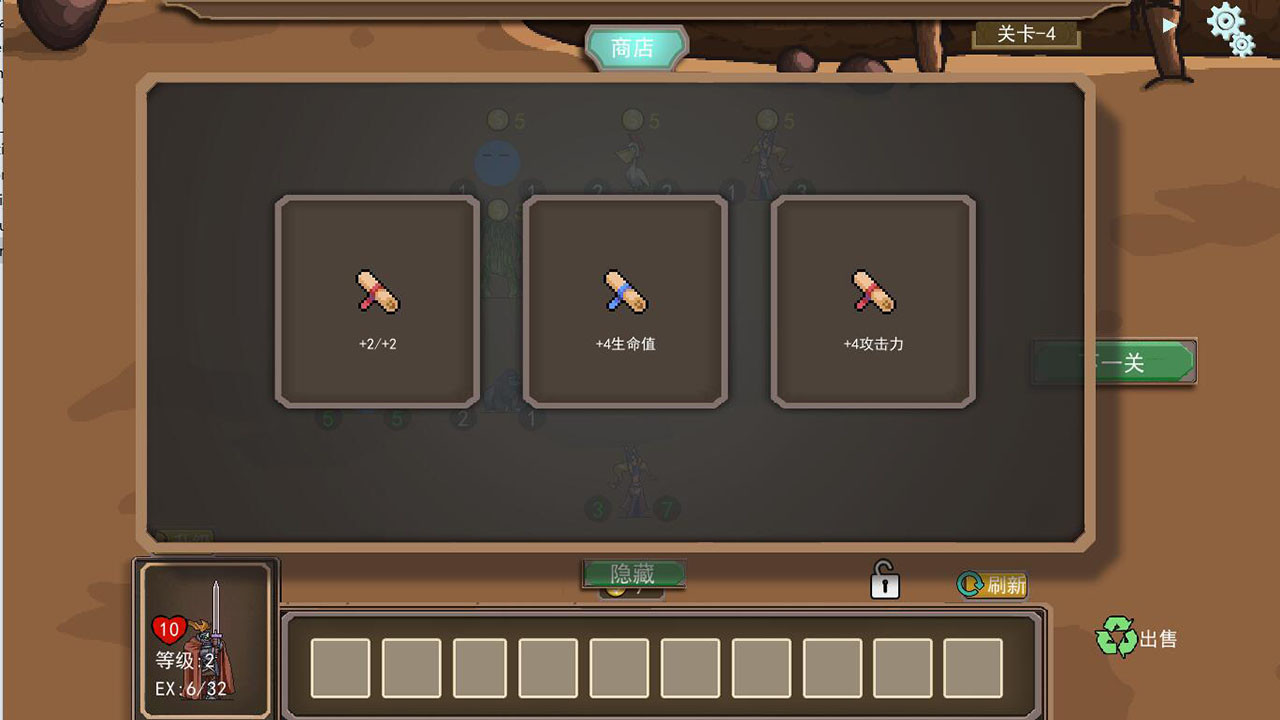The height and width of the screenshot is (720, 1280).
Task: Click the red heart health icon
Action: (168, 628)
